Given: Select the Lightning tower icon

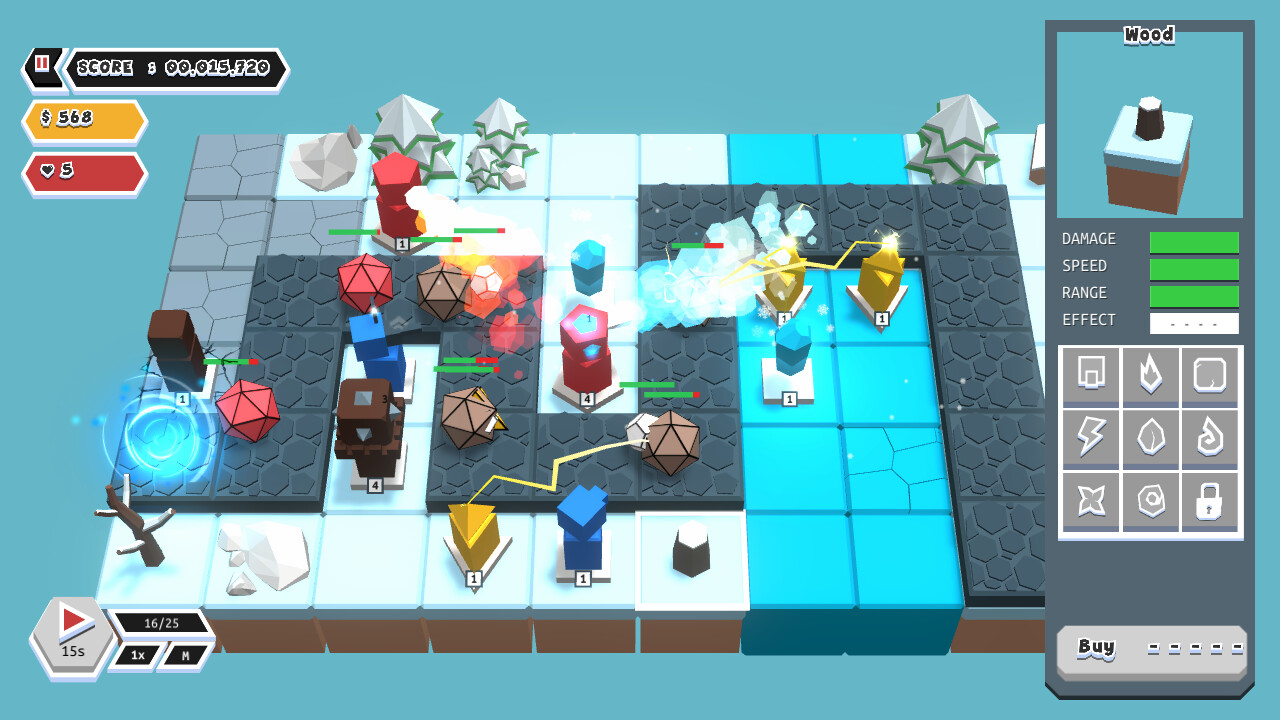Looking at the screenshot, I should [x=1090, y=438].
